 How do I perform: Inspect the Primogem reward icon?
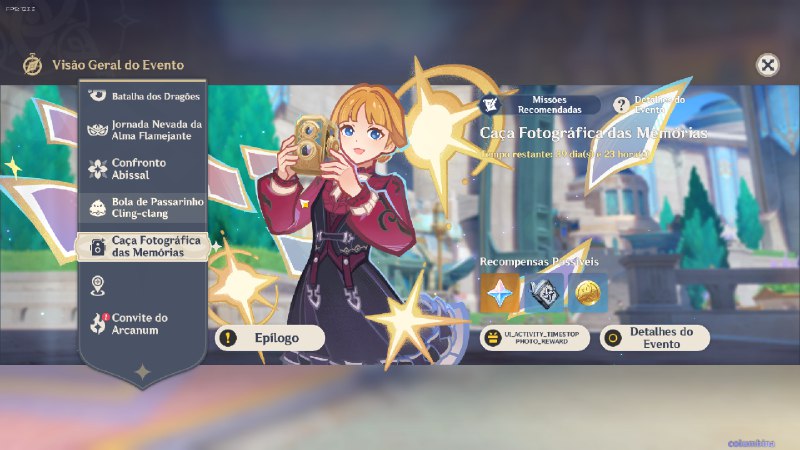[500, 293]
